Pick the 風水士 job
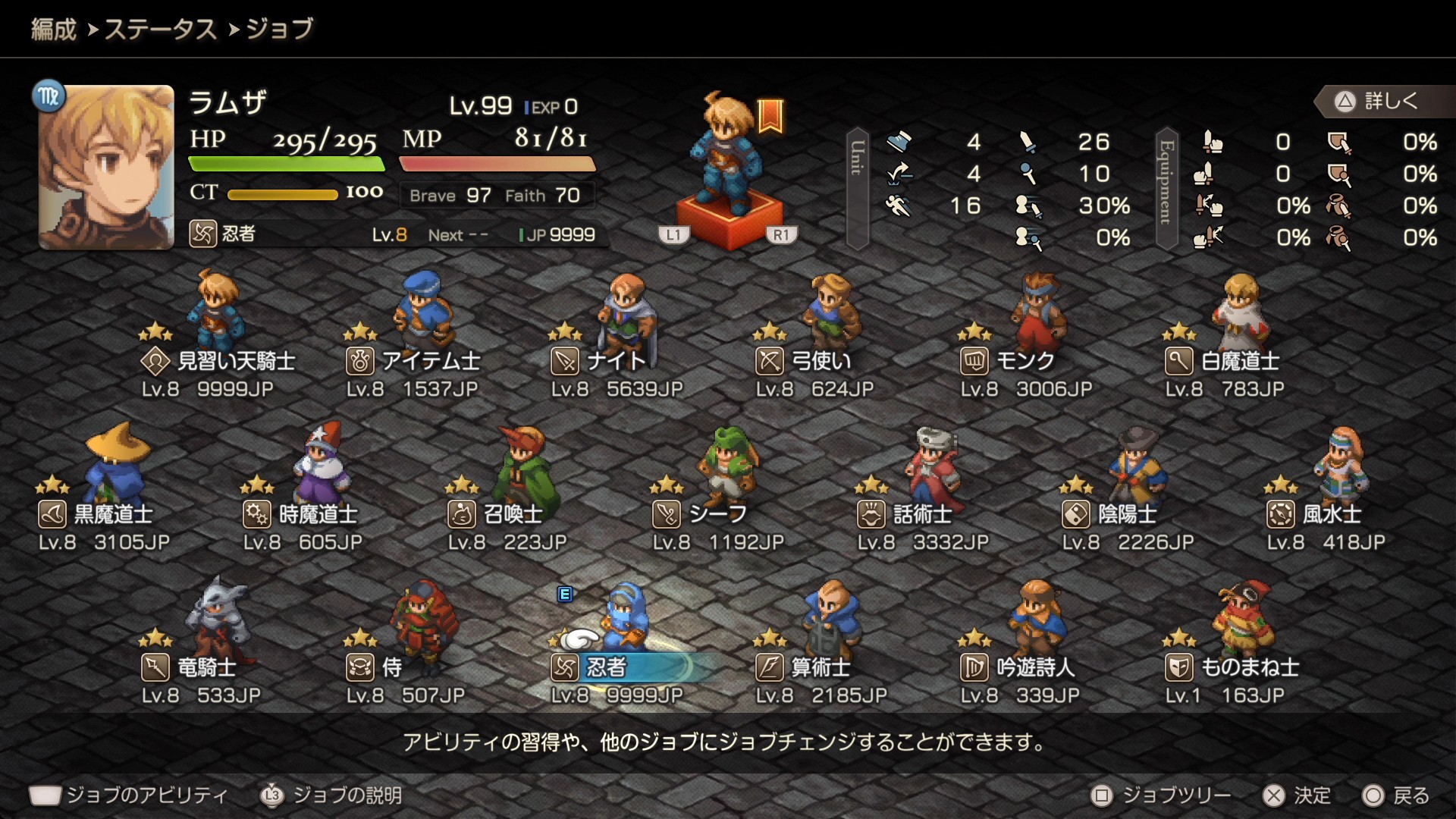 point(1314,514)
